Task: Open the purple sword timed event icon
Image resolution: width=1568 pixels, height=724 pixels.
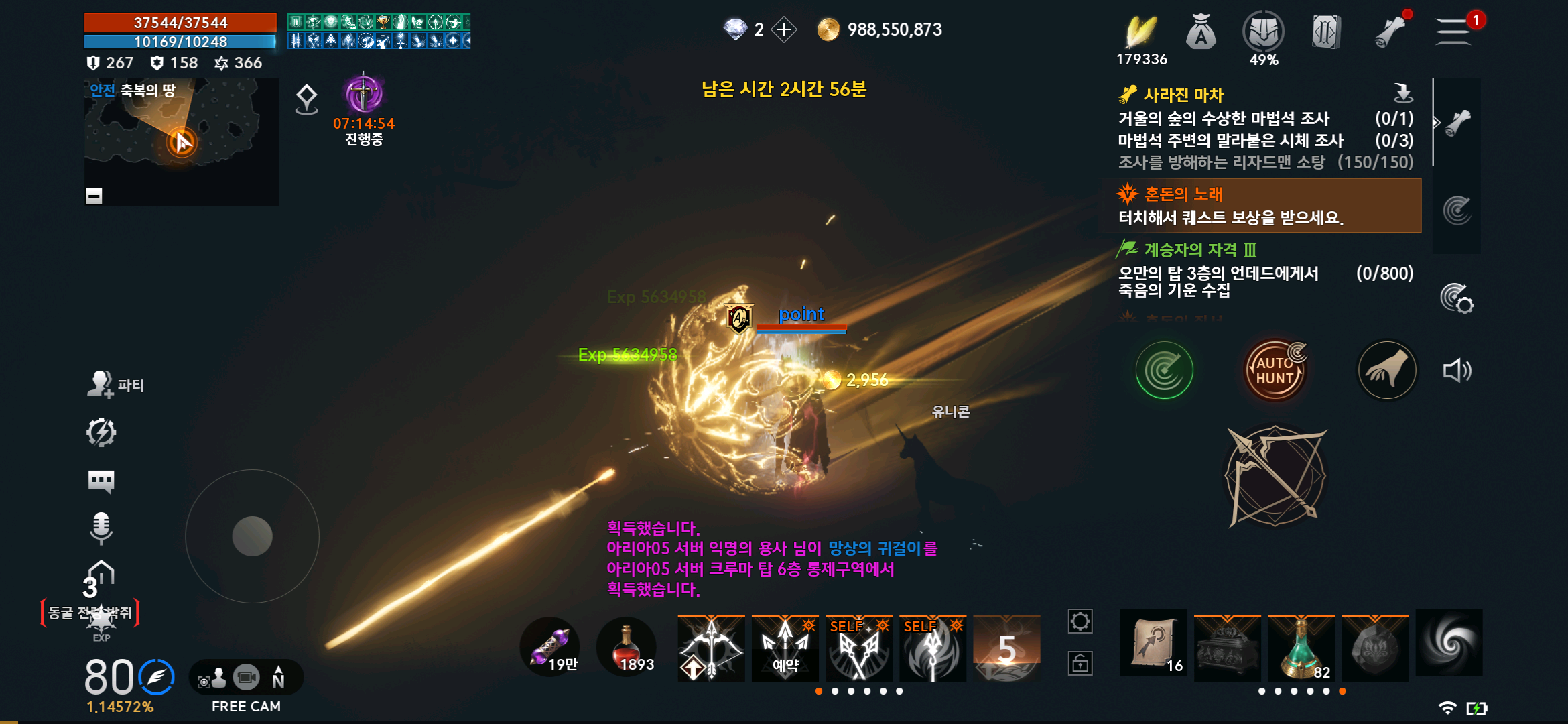Action: pos(364,95)
